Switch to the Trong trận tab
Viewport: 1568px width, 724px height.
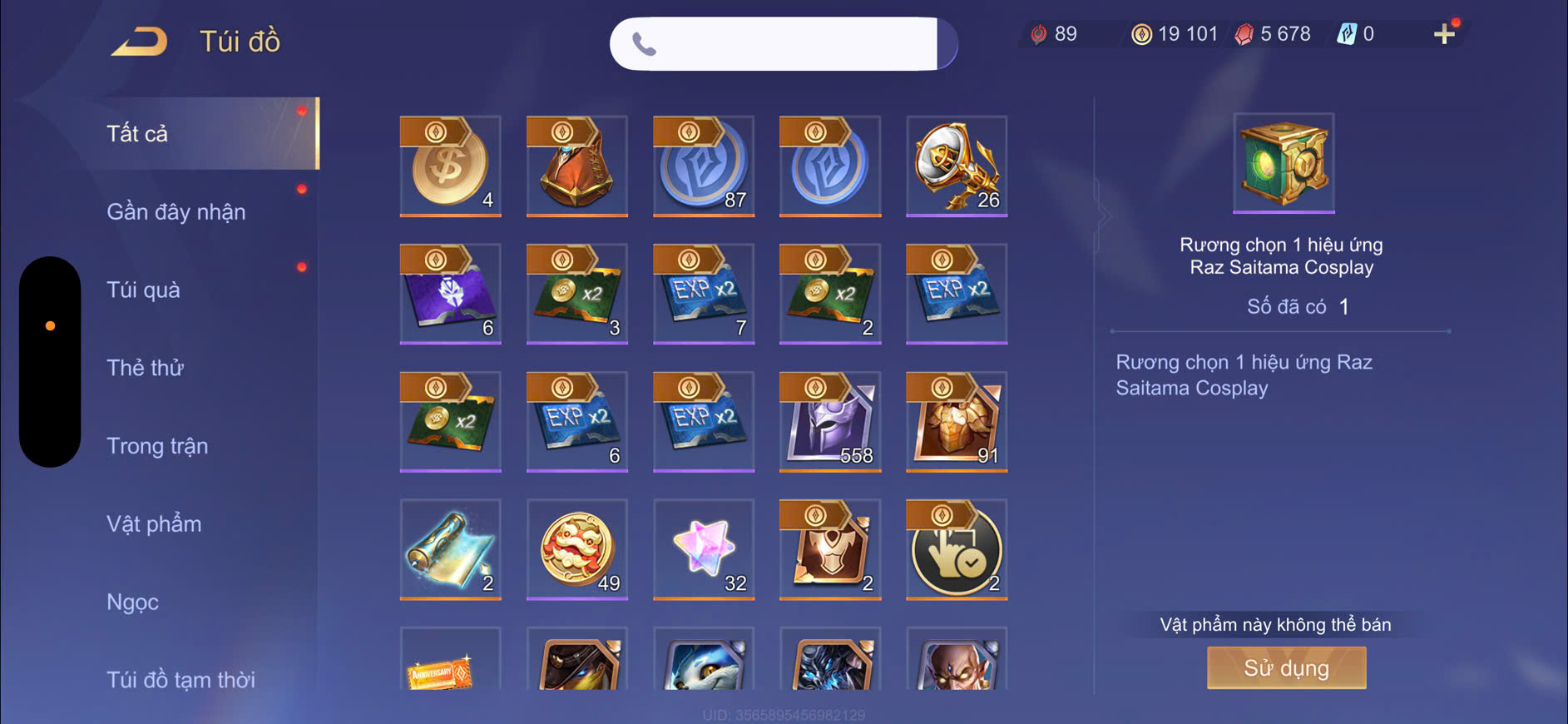(157, 446)
